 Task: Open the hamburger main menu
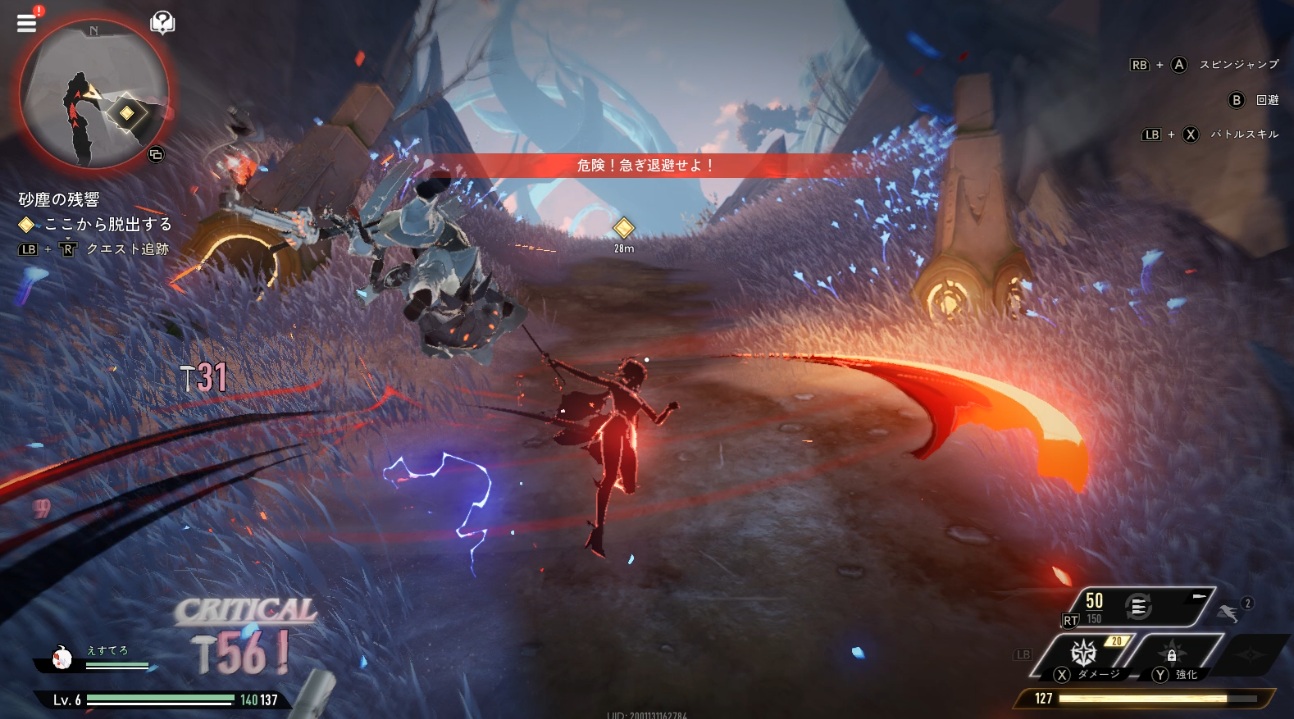pyautogui.click(x=26, y=22)
